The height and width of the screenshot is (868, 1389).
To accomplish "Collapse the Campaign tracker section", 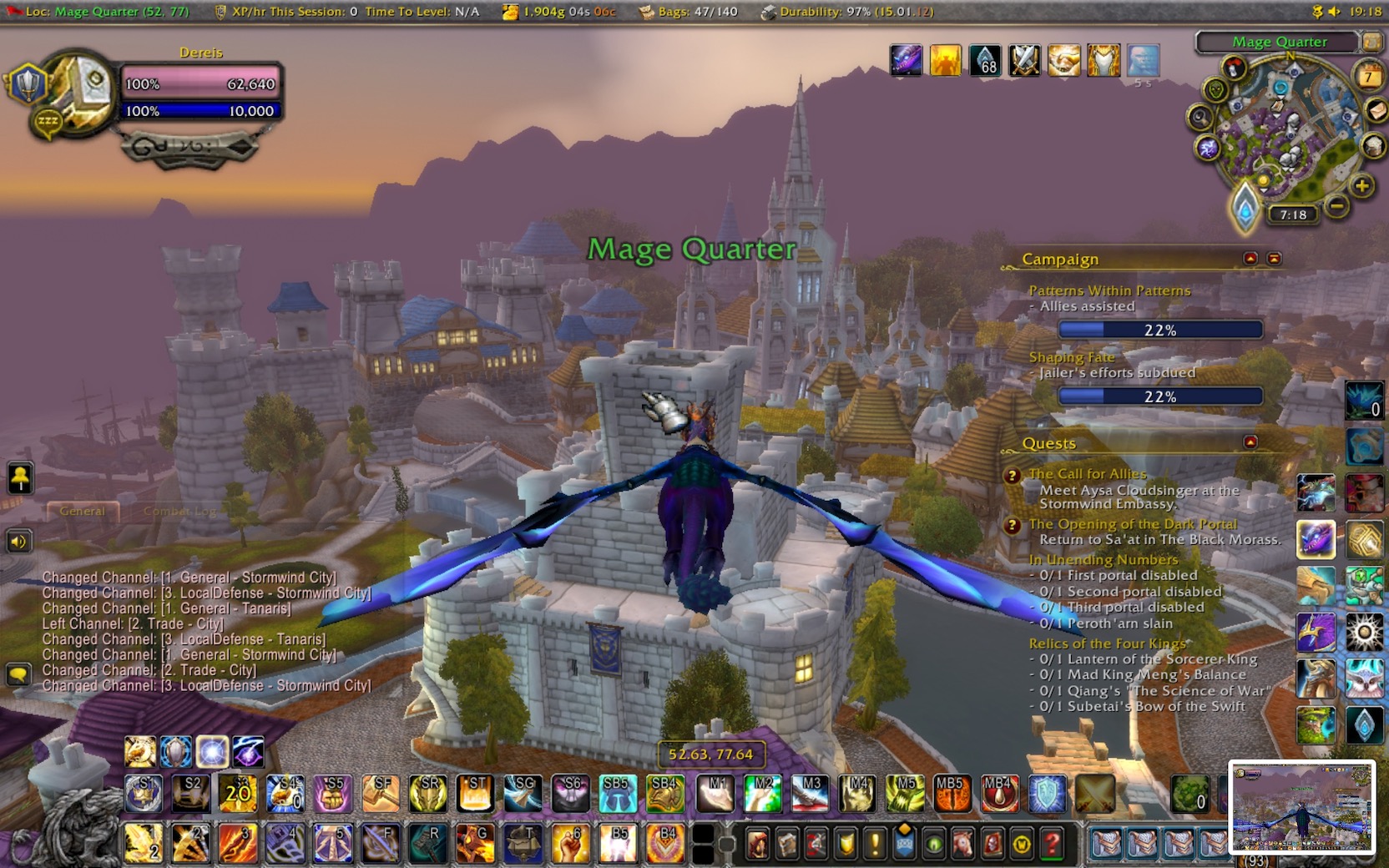I will 1250,259.
